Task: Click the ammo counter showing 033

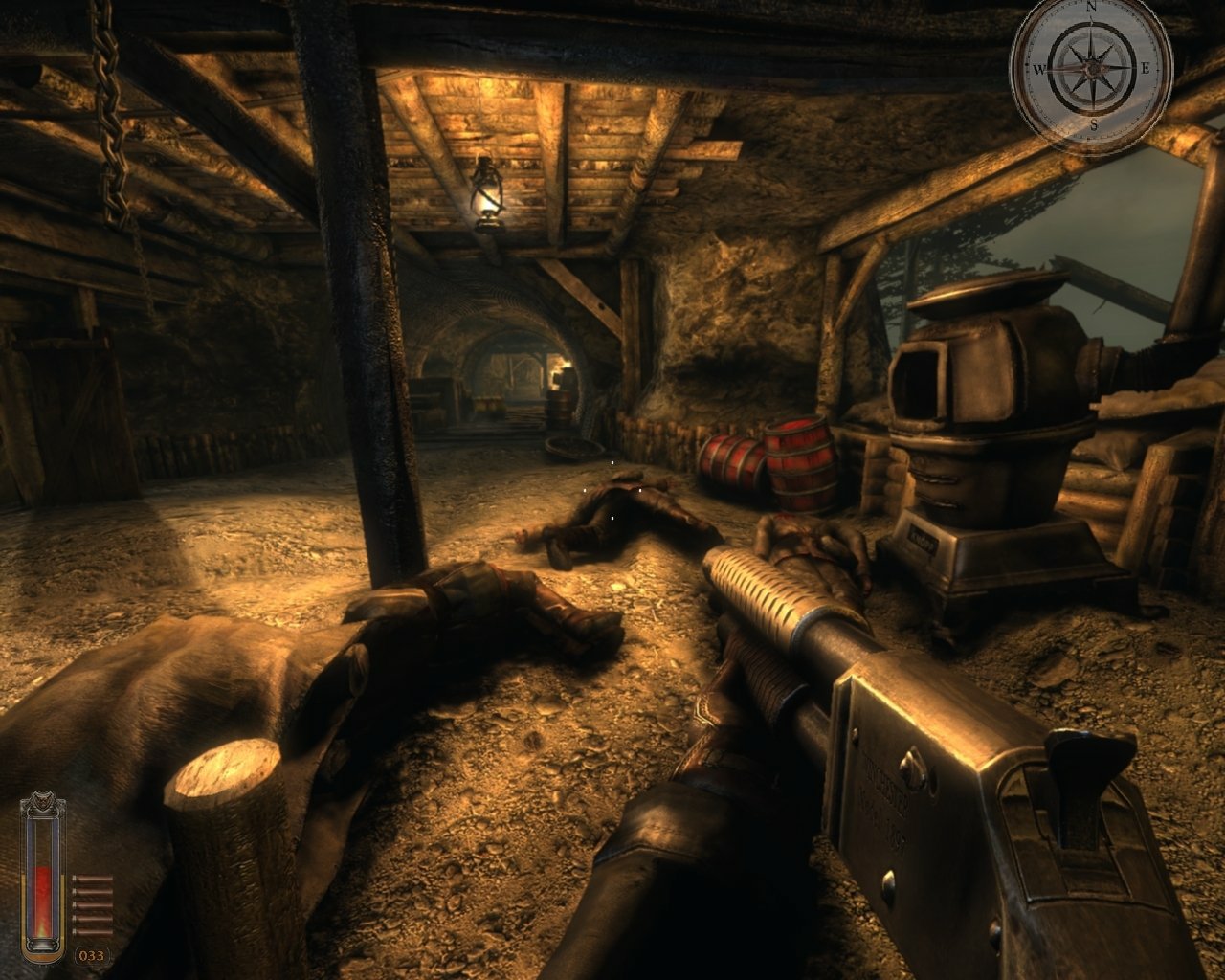Action: pyautogui.click(x=93, y=954)
